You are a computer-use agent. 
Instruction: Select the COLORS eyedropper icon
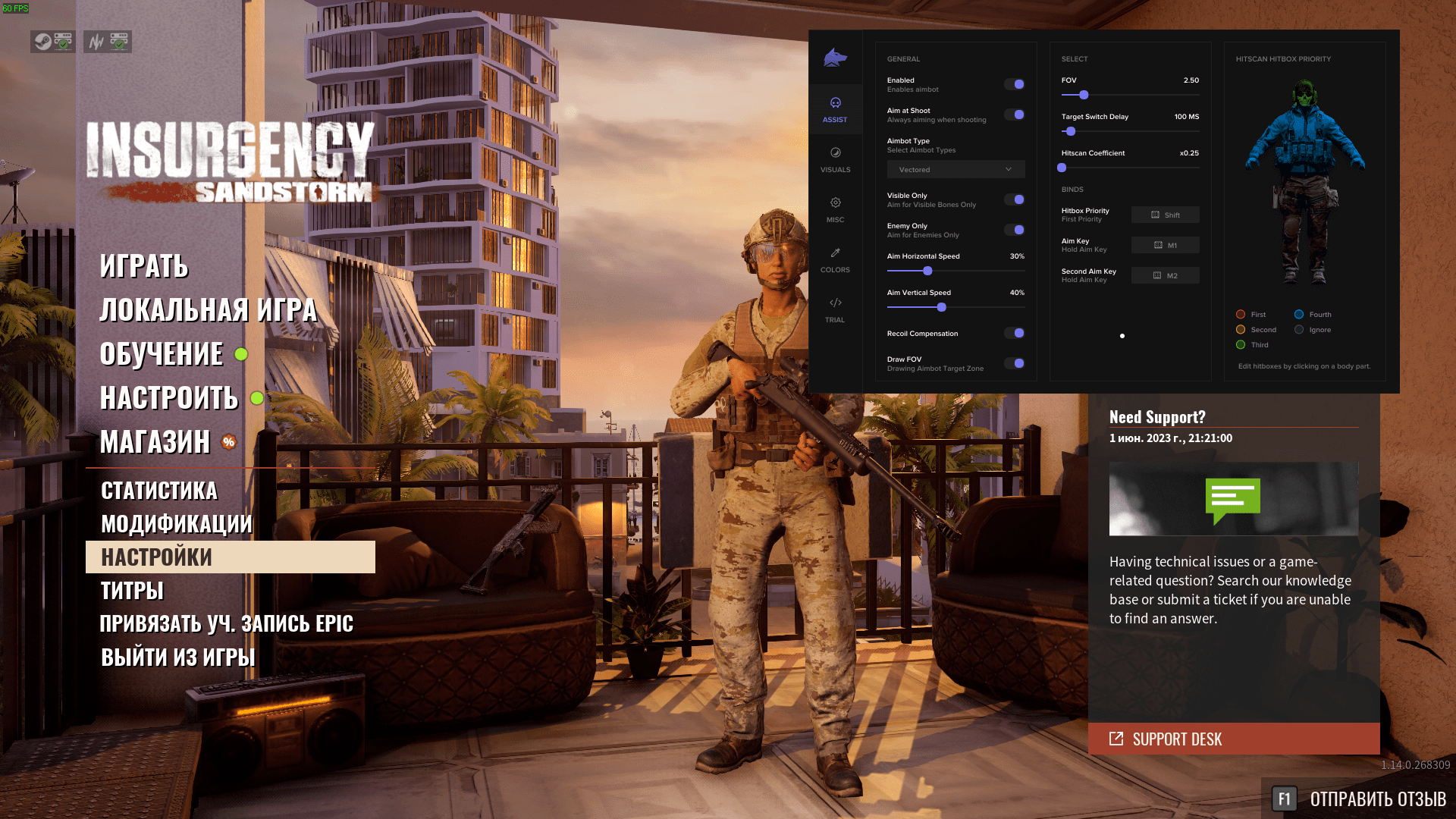835,258
